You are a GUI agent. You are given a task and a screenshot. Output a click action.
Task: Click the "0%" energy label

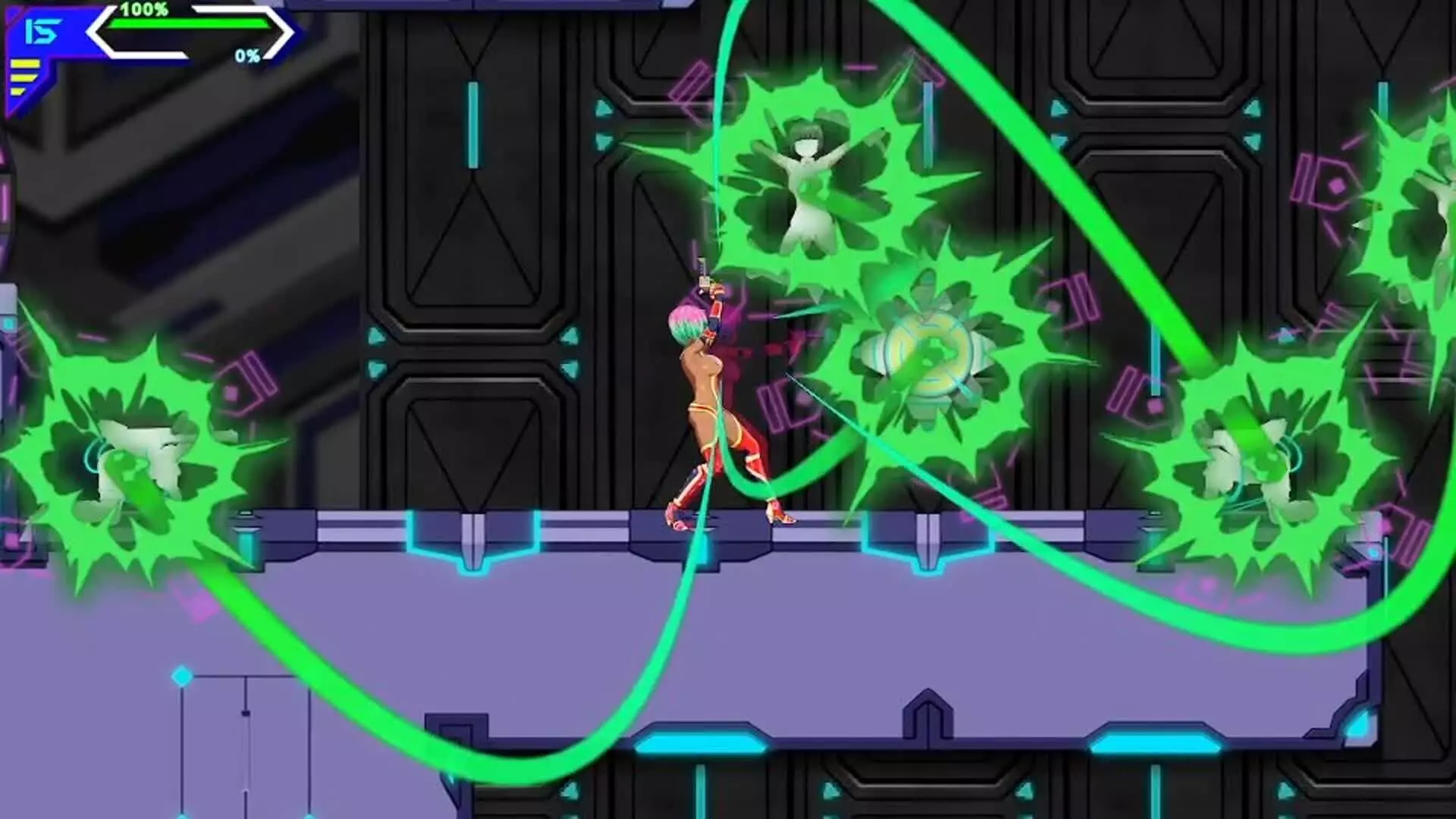248,55
